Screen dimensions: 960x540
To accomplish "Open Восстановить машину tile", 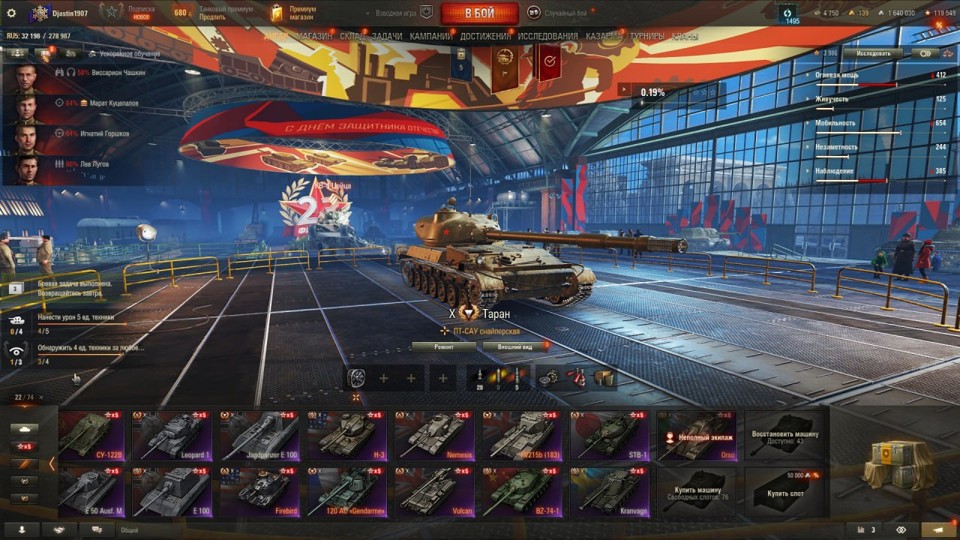I will click(784, 435).
